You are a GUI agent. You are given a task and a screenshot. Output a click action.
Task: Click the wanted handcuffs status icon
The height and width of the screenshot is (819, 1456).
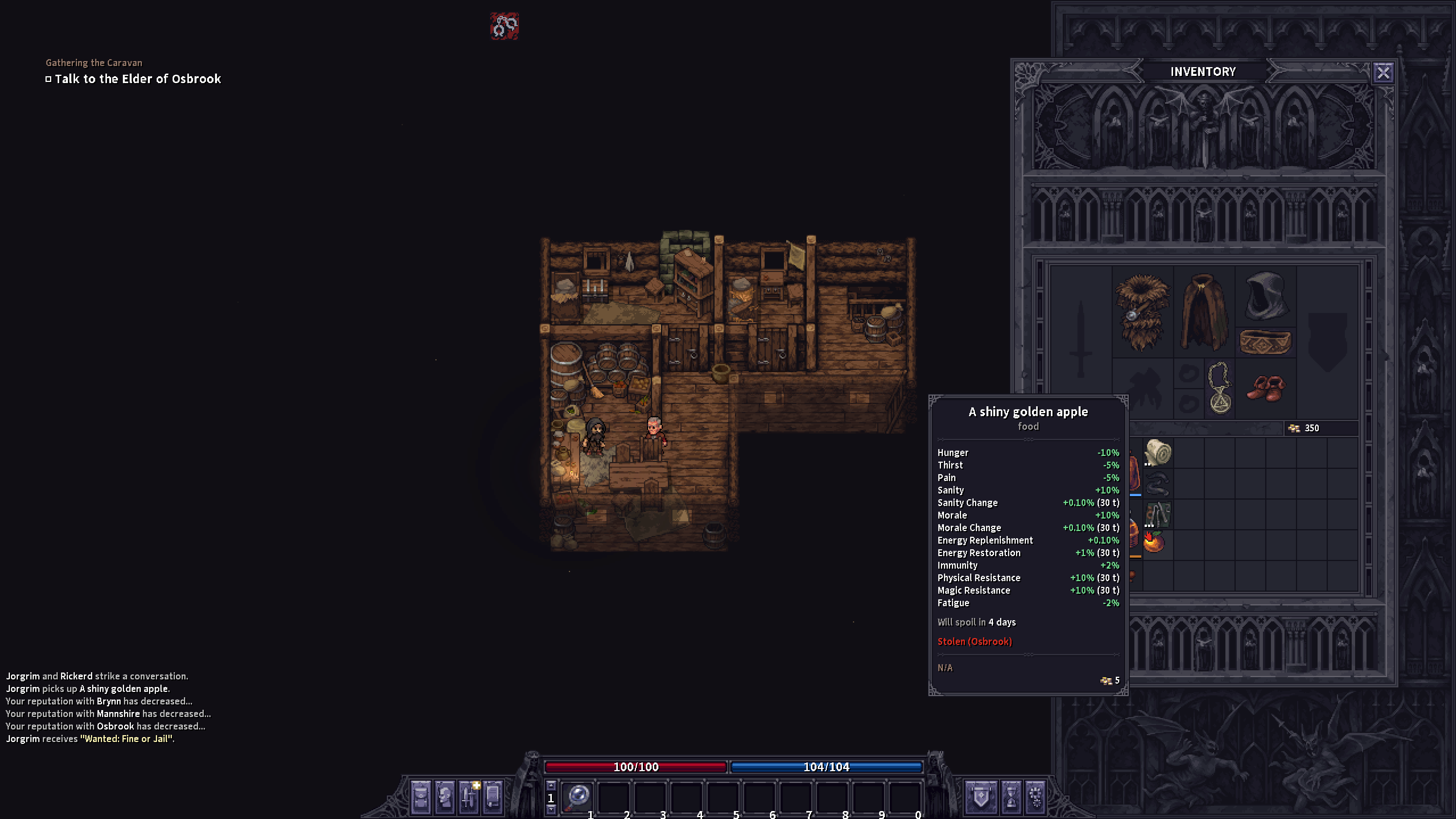pos(504,26)
